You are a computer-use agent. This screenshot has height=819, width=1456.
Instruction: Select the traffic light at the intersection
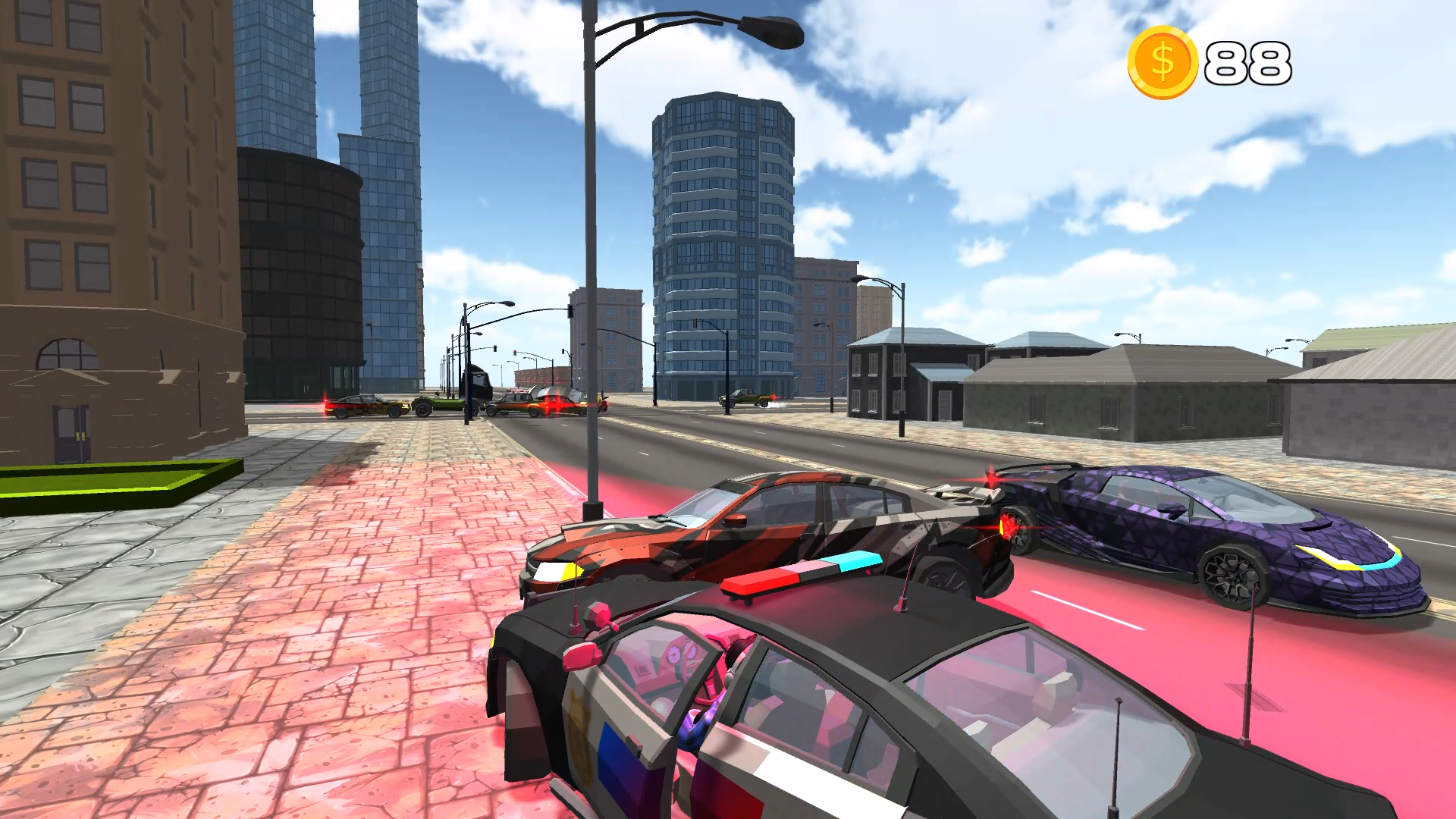(x=570, y=311)
